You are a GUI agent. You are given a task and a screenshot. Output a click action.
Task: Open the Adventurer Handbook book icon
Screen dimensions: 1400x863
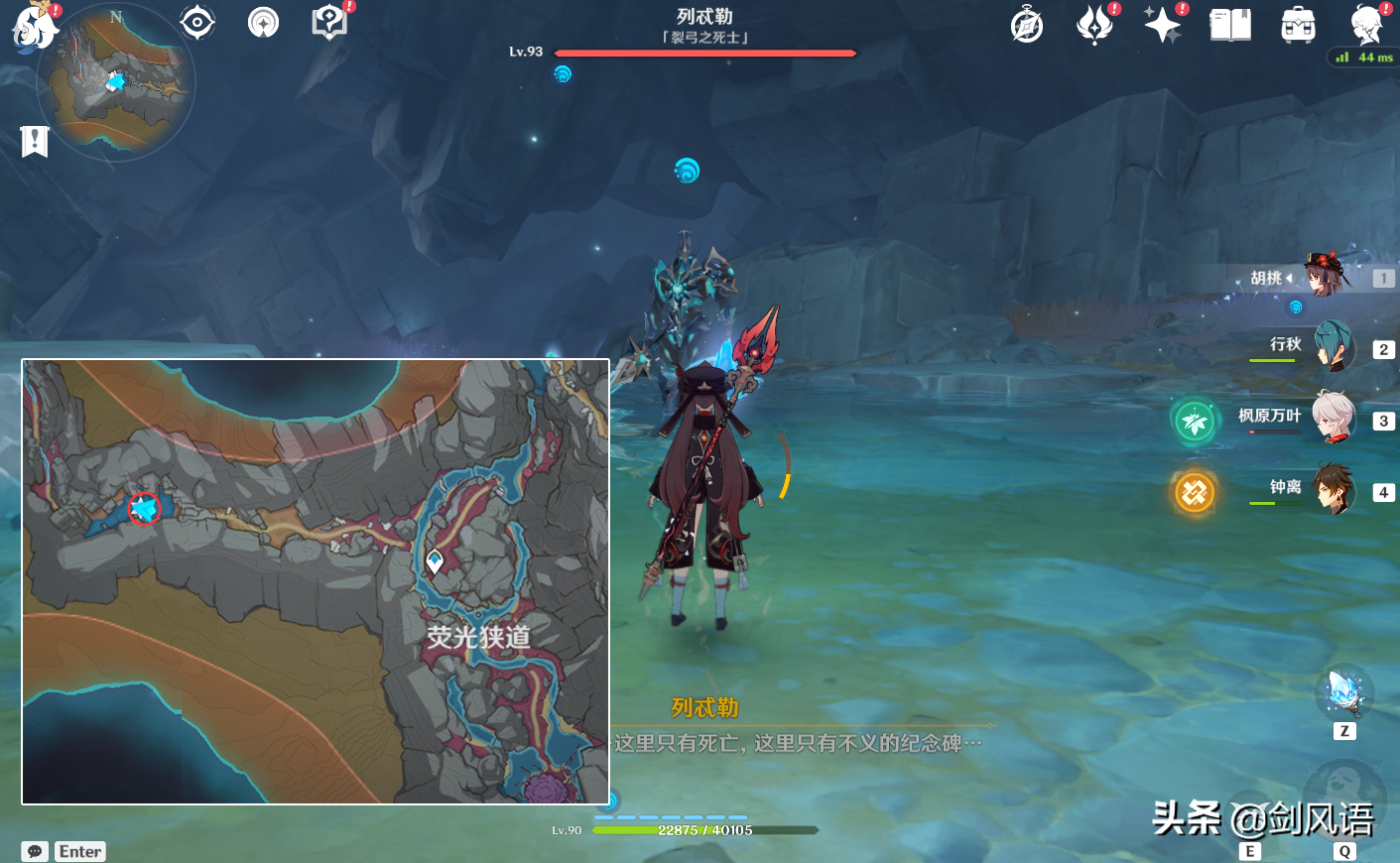point(1230,25)
